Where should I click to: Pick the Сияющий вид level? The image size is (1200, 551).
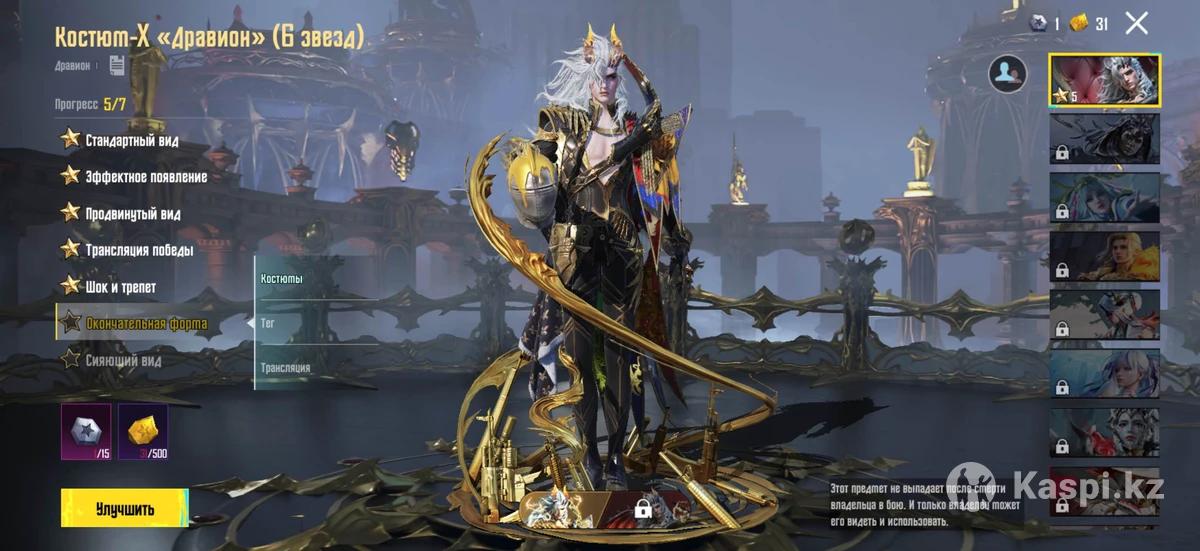click(123, 360)
